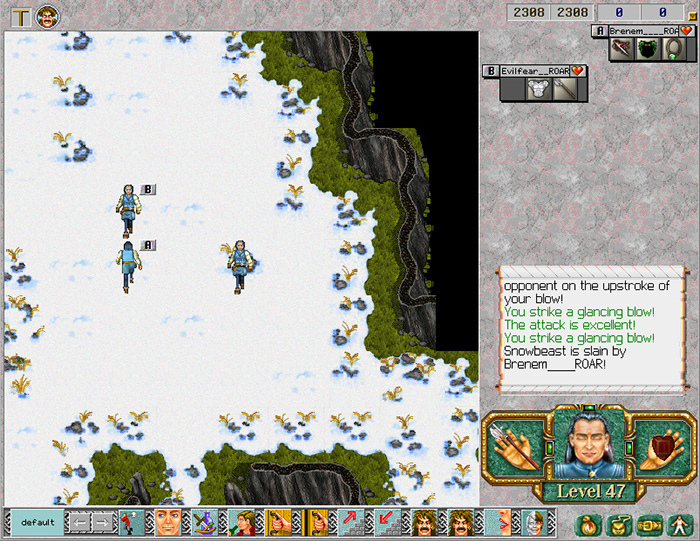Screen dimensions: 700x541
Task: Go to the next toolbar page arrow
Action: point(103,522)
